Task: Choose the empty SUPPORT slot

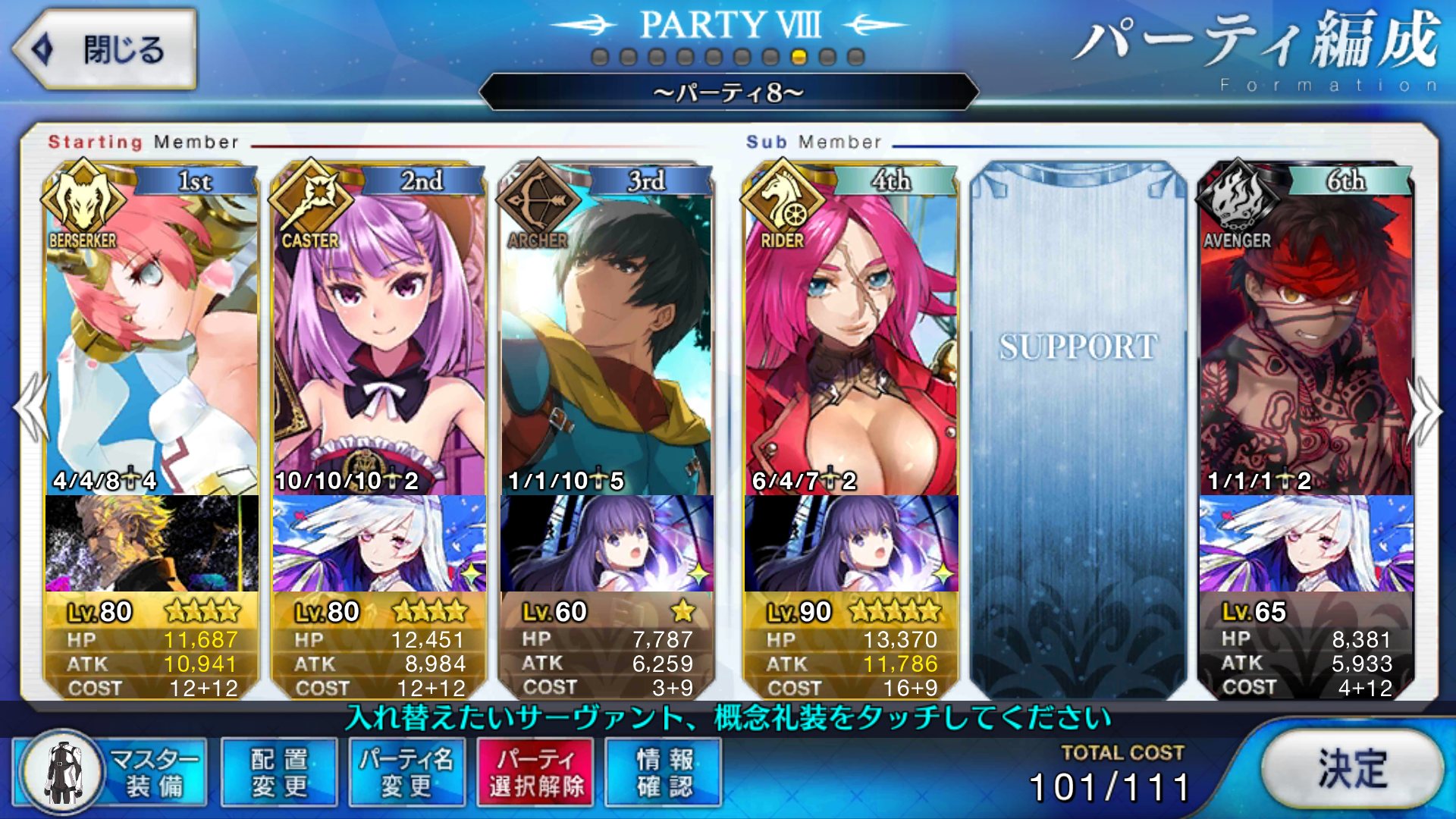Action: [1078, 425]
